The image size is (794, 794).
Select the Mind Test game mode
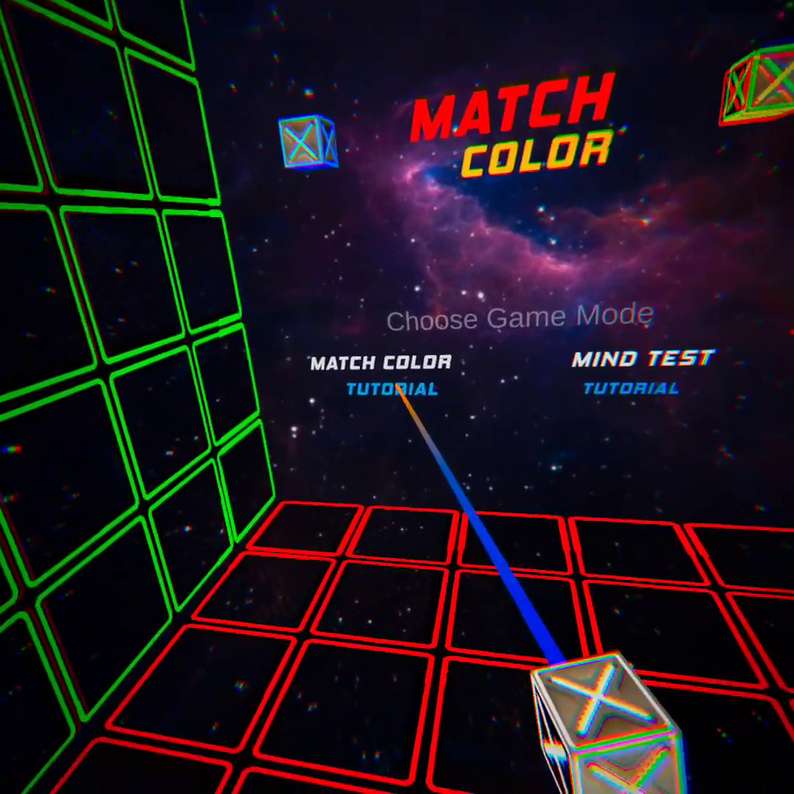643,358
